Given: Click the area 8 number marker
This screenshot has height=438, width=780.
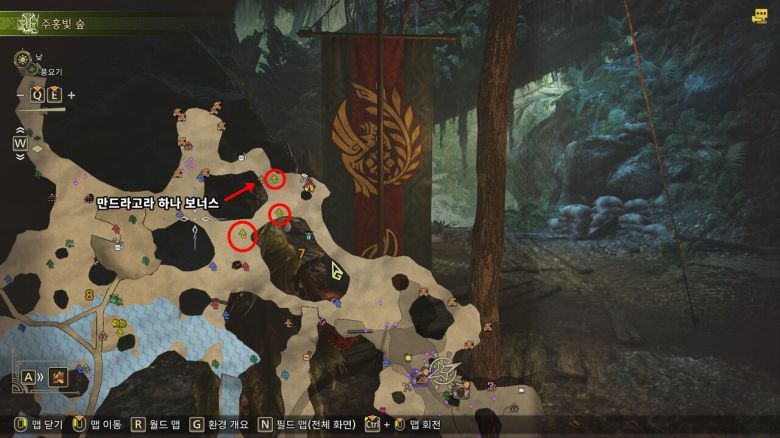Looking at the screenshot, I should point(89,295).
